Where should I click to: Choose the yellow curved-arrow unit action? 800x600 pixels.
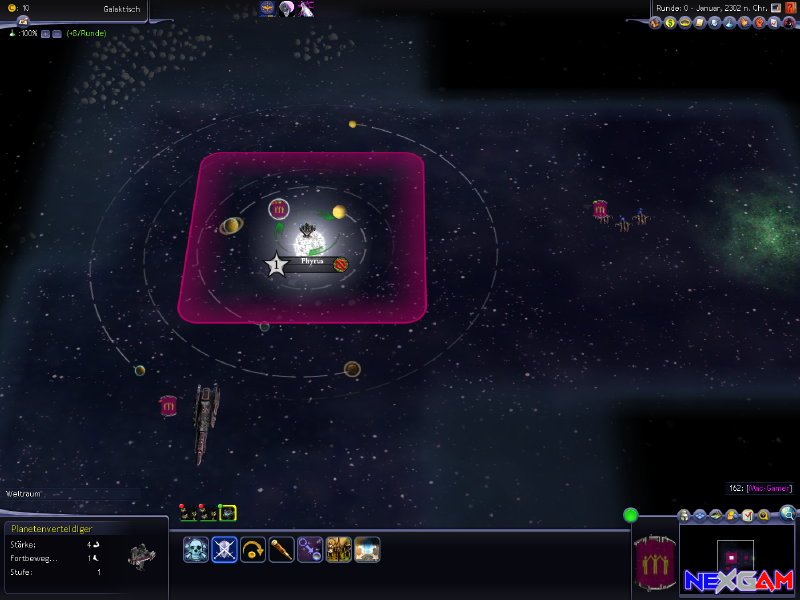coord(253,549)
